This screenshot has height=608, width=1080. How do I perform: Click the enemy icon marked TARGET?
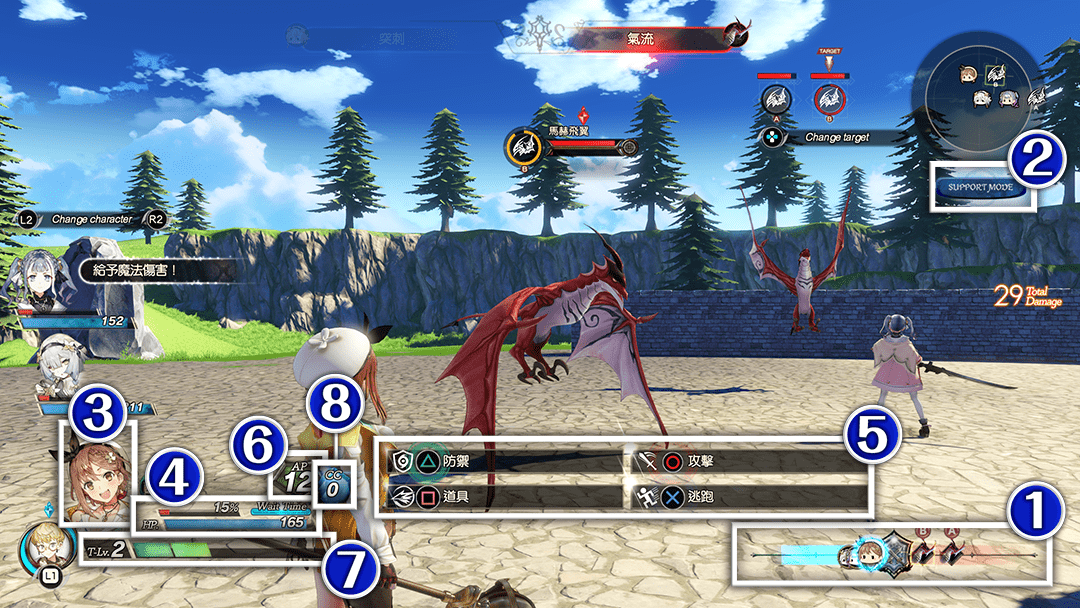[828, 98]
